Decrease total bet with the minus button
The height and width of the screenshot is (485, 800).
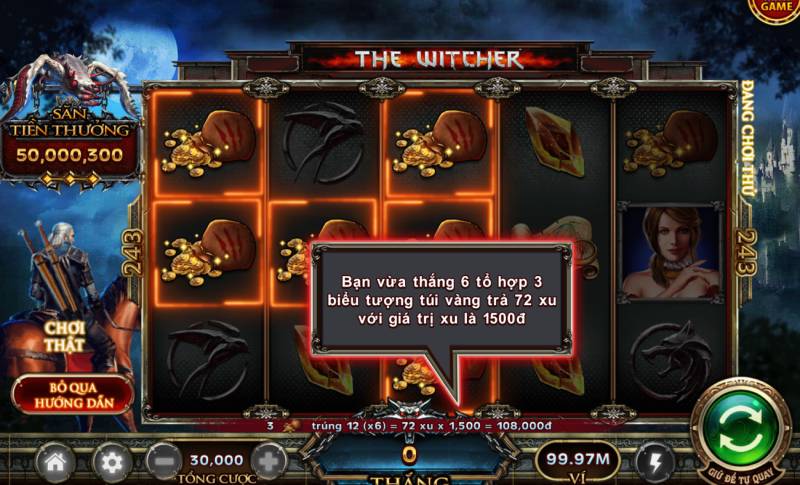pos(163,462)
